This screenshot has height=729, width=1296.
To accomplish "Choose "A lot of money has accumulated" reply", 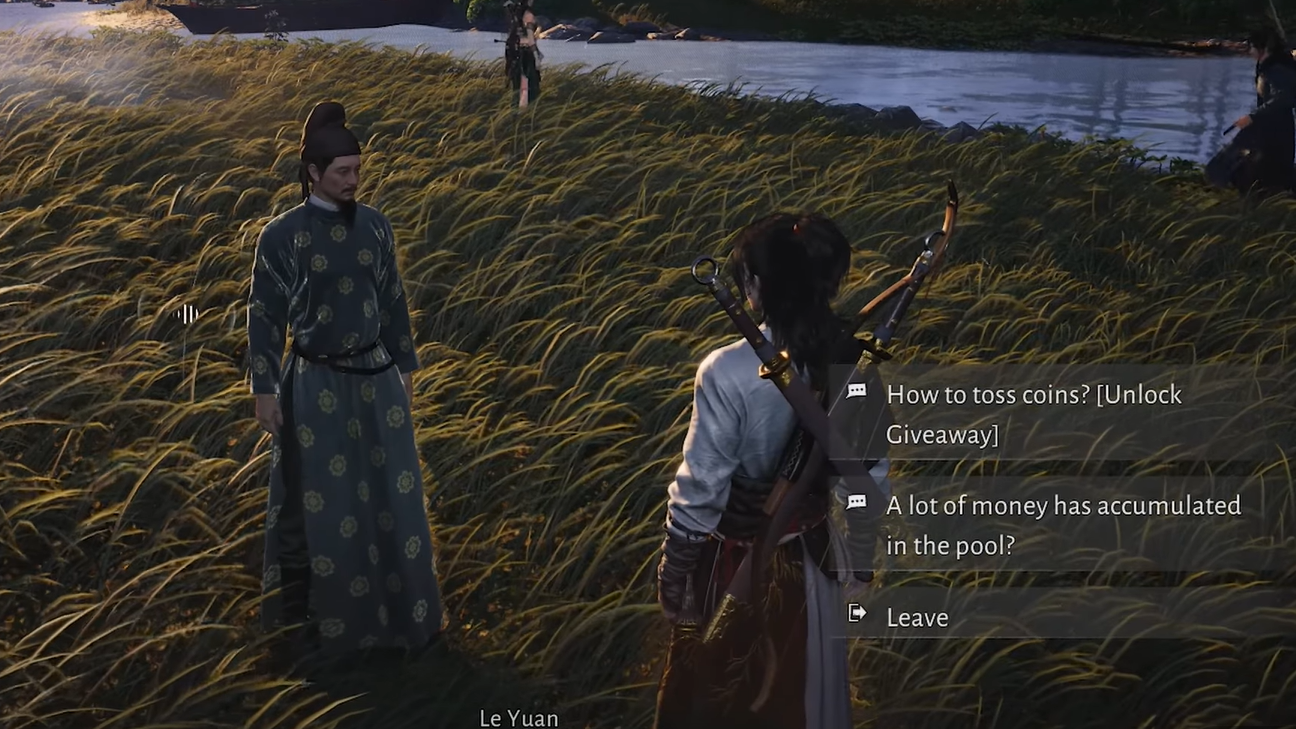I will [x=1062, y=525].
